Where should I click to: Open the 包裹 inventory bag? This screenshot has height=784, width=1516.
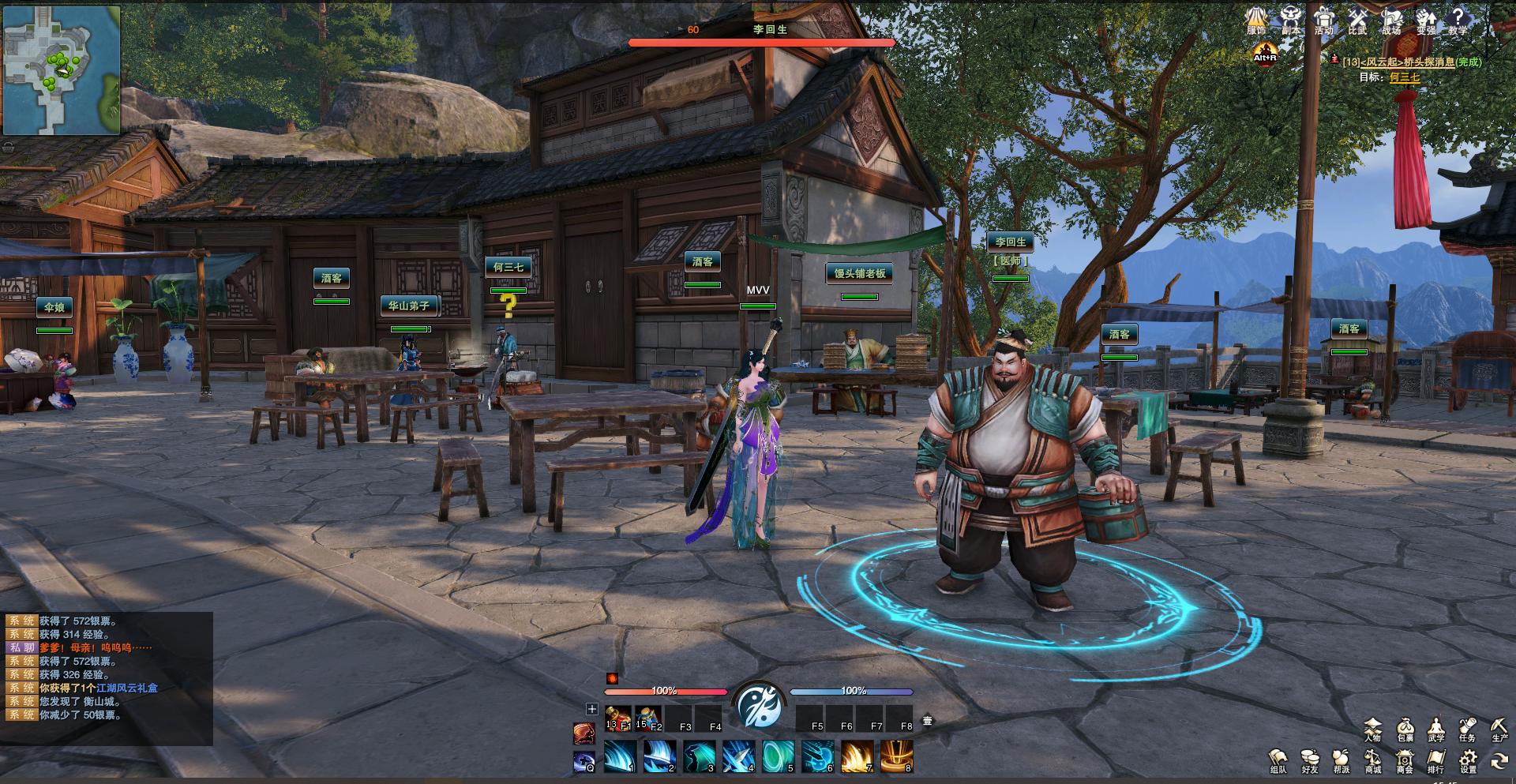(x=1405, y=729)
